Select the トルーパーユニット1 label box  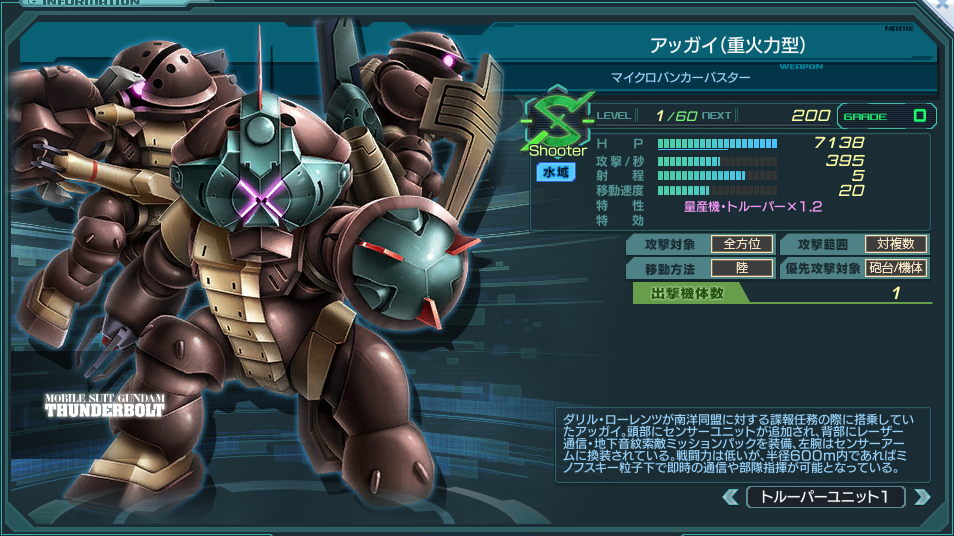[x=826, y=497]
